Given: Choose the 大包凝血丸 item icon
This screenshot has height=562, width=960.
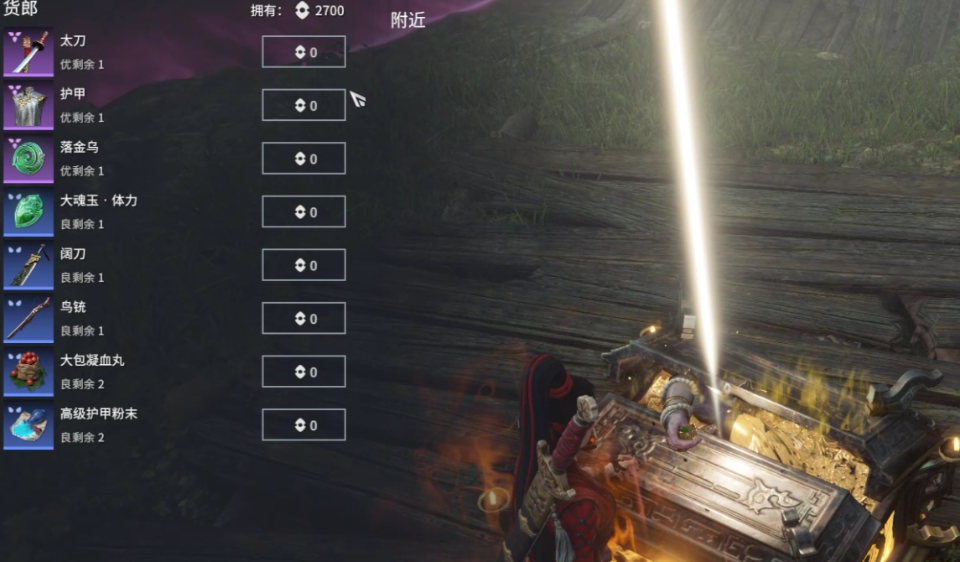Looking at the screenshot, I should tap(28, 372).
